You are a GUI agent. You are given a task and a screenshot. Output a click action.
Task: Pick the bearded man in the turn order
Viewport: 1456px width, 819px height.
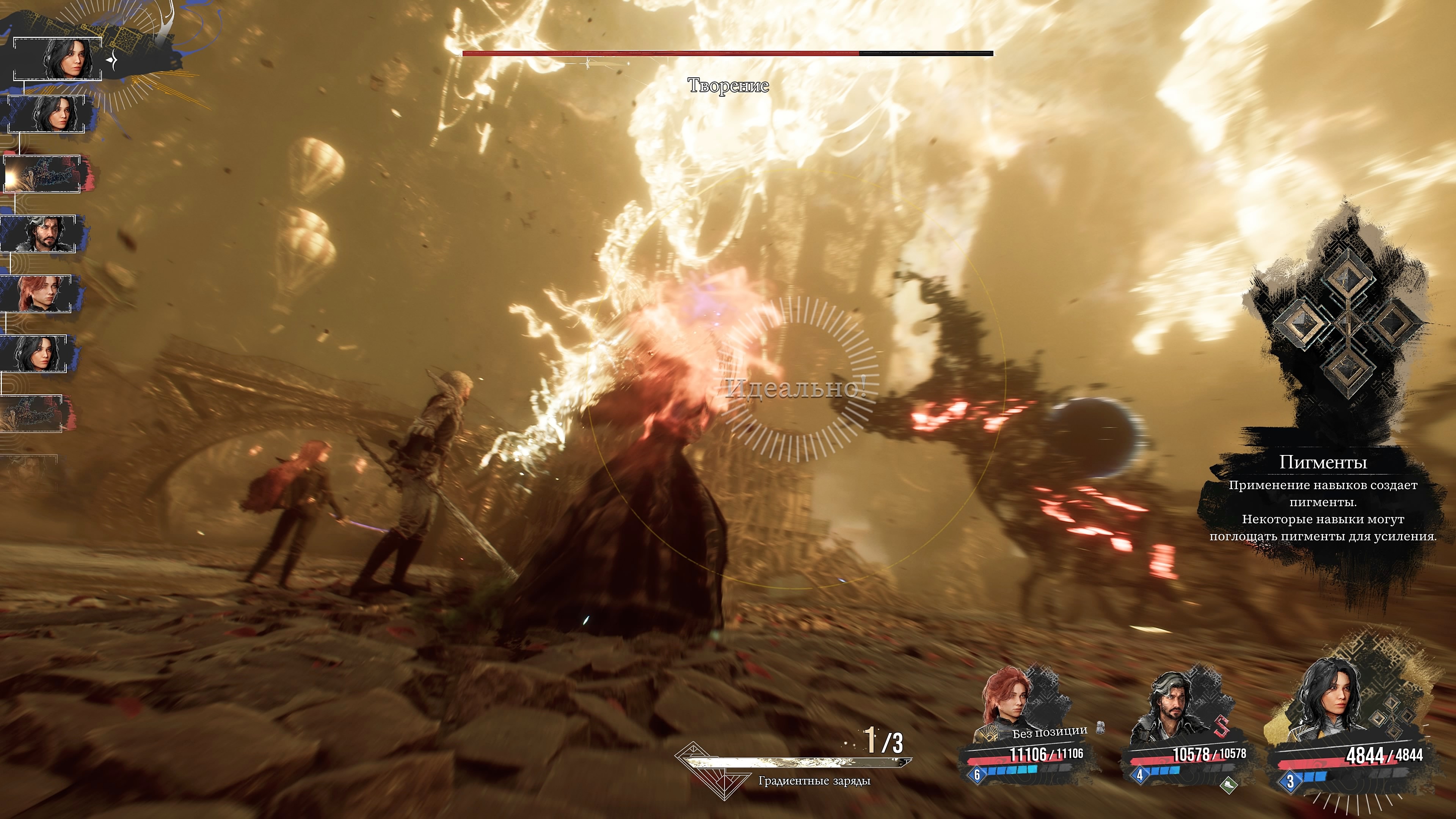coord(39,234)
